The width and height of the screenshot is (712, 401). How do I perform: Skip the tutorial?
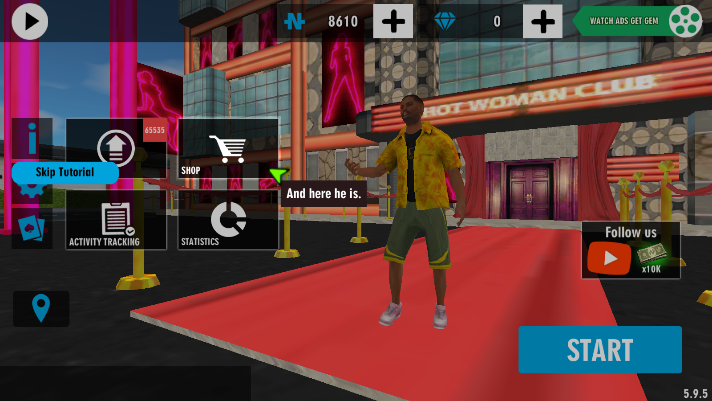65,172
